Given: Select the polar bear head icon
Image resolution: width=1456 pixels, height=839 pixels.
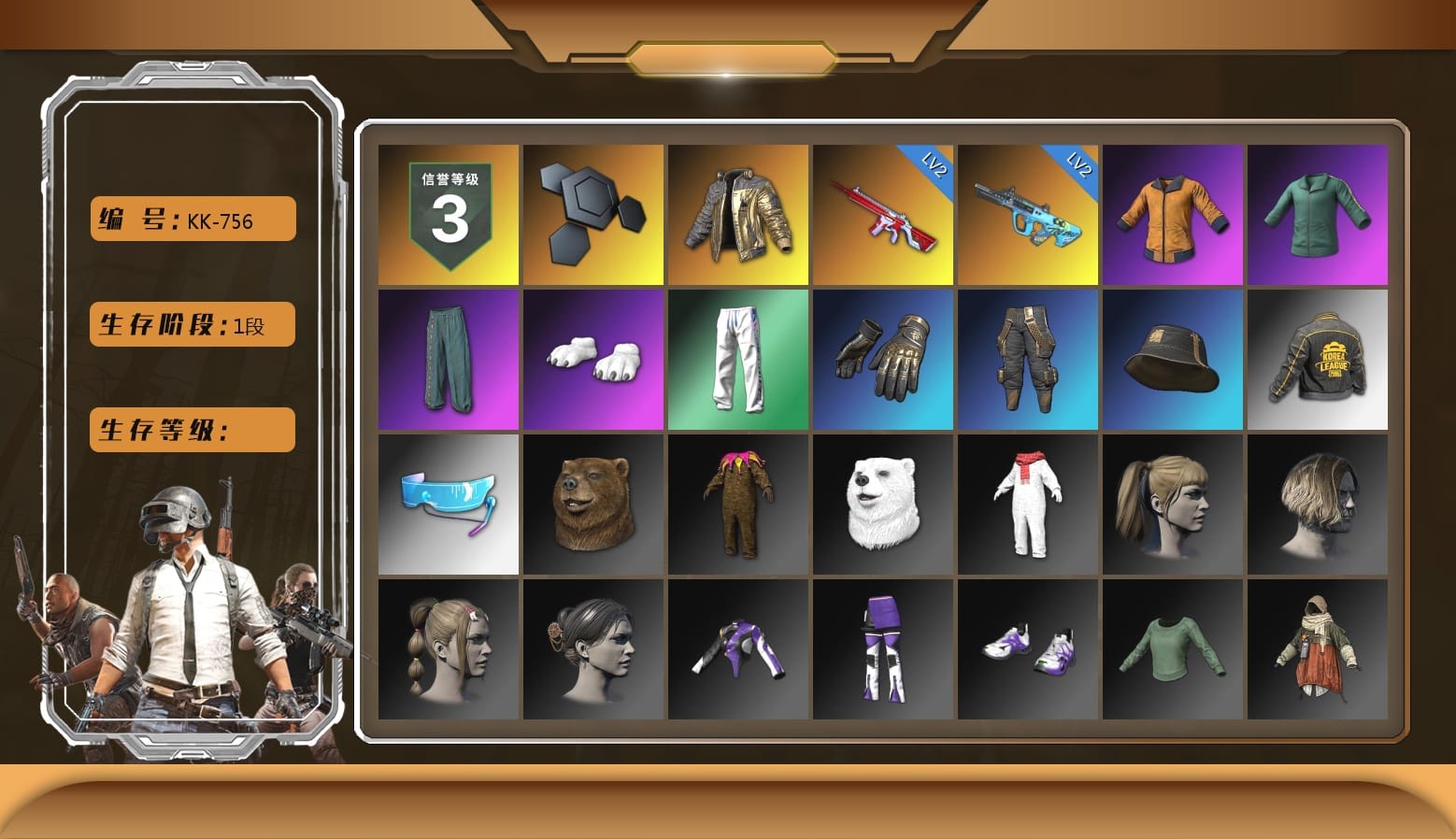Looking at the screenshot, I should pyautogui.click(x=883, y=505).
